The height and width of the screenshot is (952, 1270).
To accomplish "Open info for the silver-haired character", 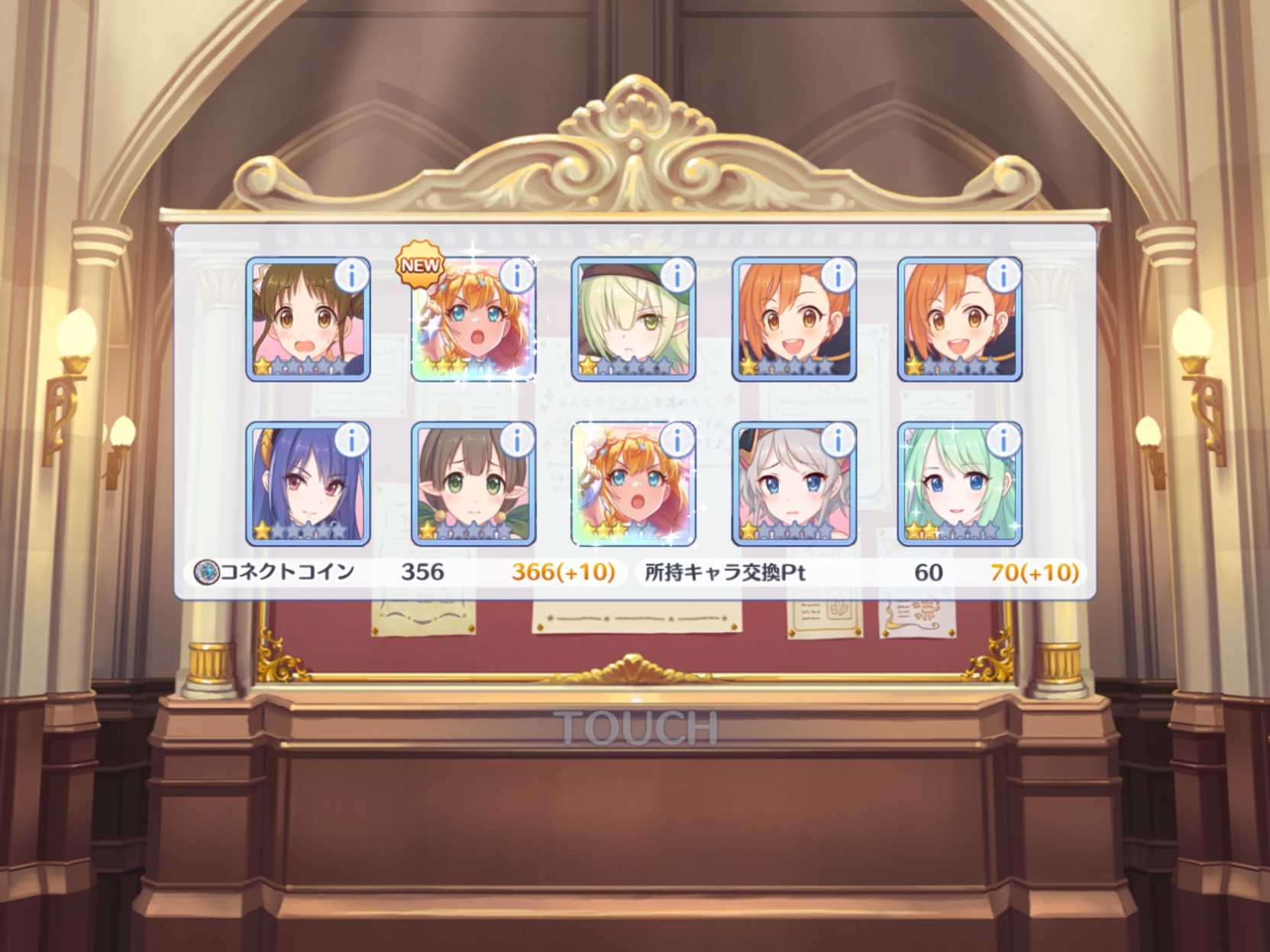I will (x=839, y=441).
